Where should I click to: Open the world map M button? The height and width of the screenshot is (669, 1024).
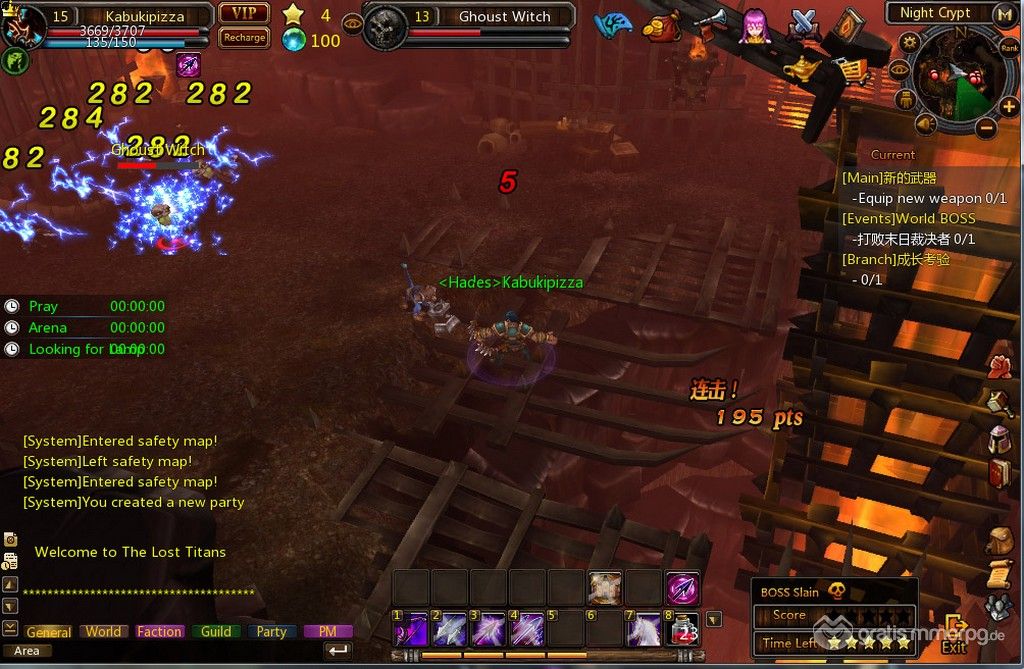(1005, 13)
